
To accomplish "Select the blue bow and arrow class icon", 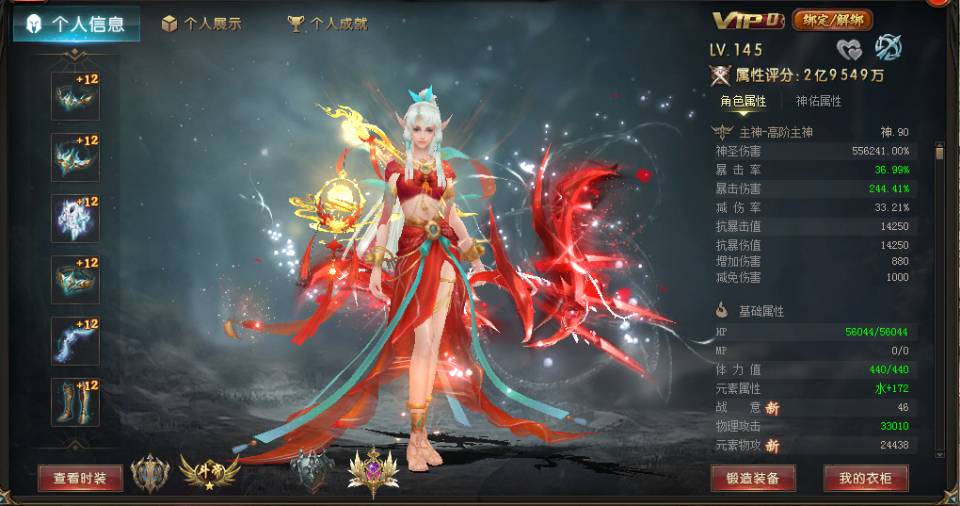I will [x=888, y=47].
